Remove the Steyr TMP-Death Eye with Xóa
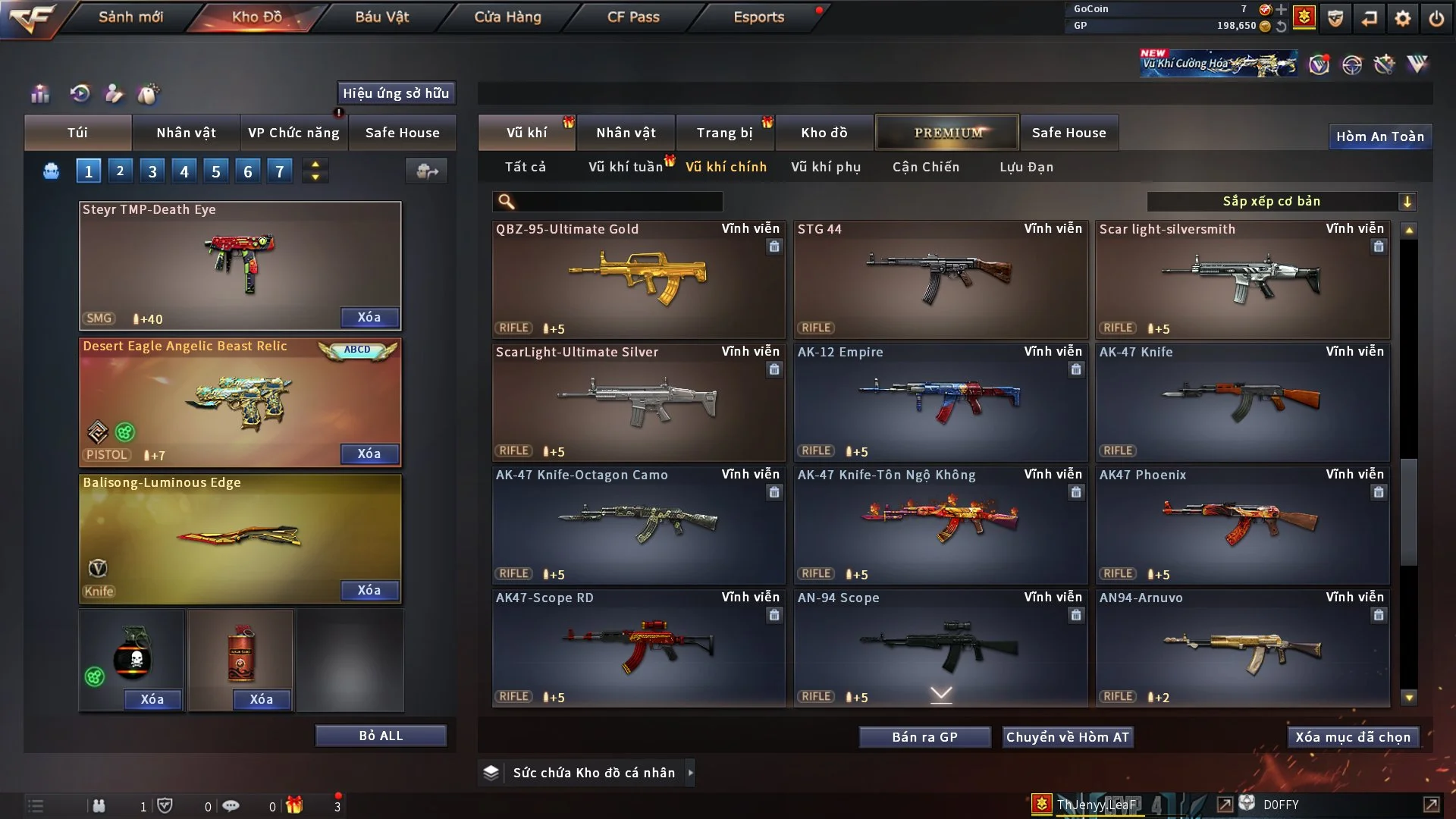This screenshot has height=819, width=1456. (369, 317)
